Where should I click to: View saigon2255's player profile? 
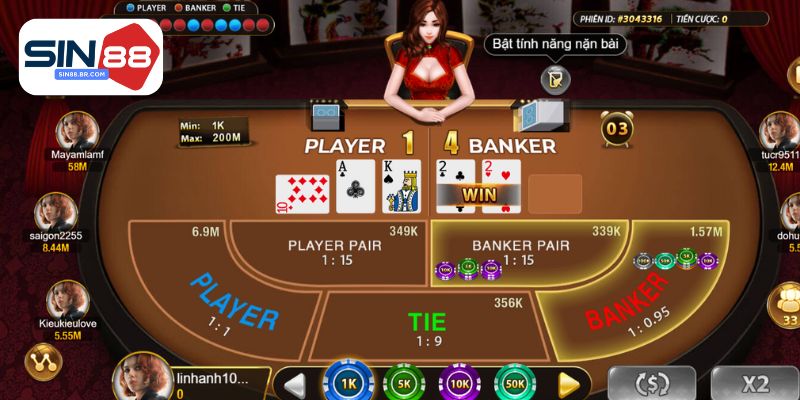point(55,212)
